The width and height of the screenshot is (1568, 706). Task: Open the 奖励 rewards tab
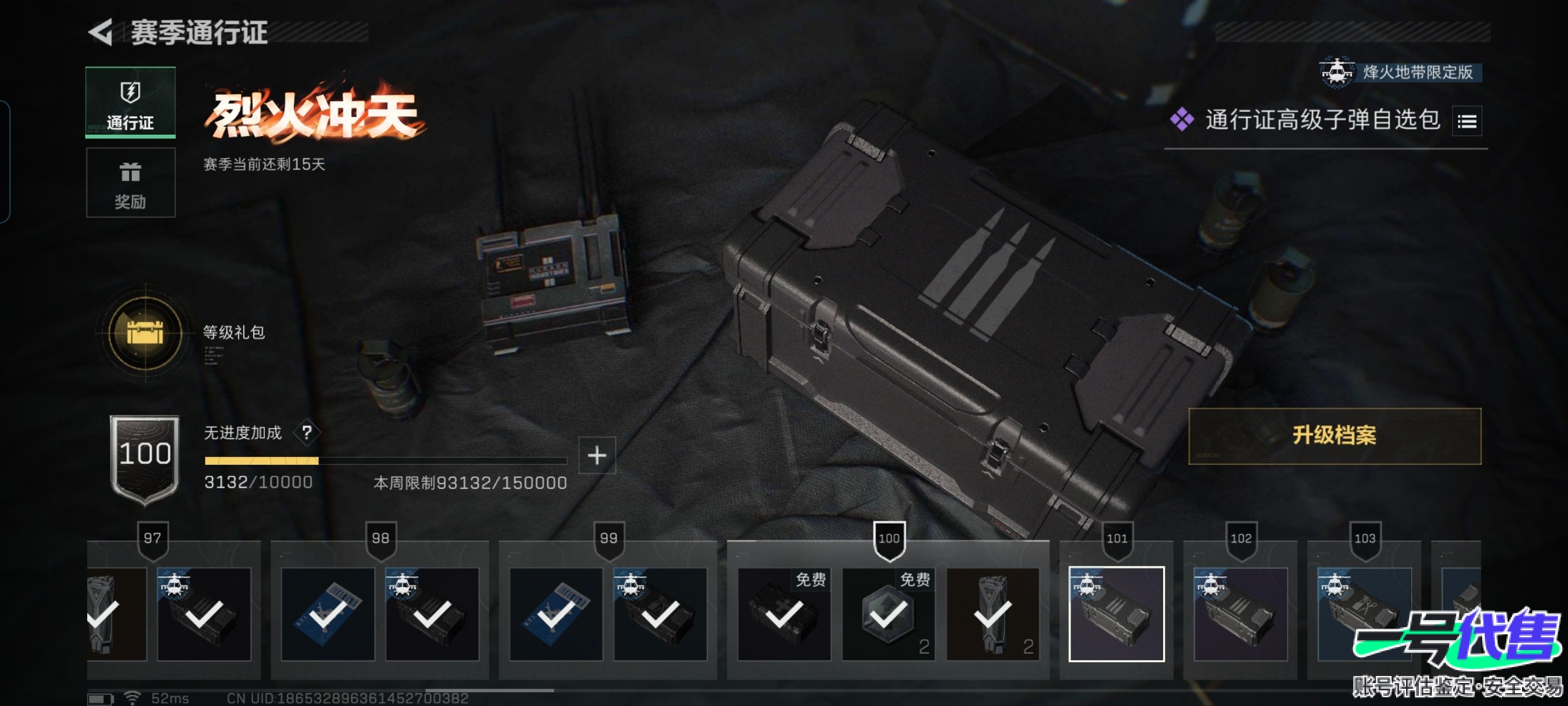coord(130,182)
